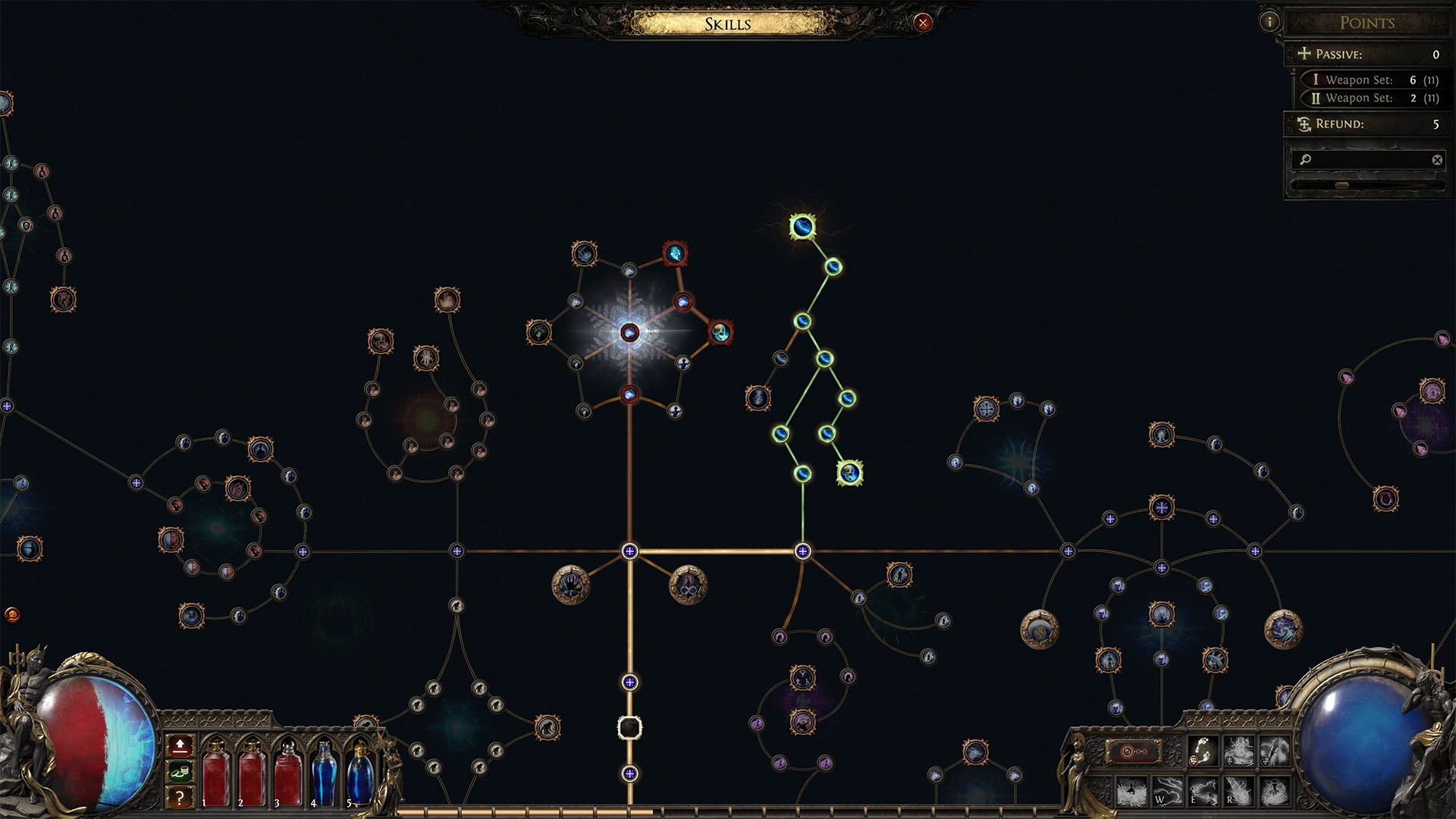The width and height of the screenshot is (1456, 819).
Task: Select the empty square jewel socket node
Action: coord(629,728)
